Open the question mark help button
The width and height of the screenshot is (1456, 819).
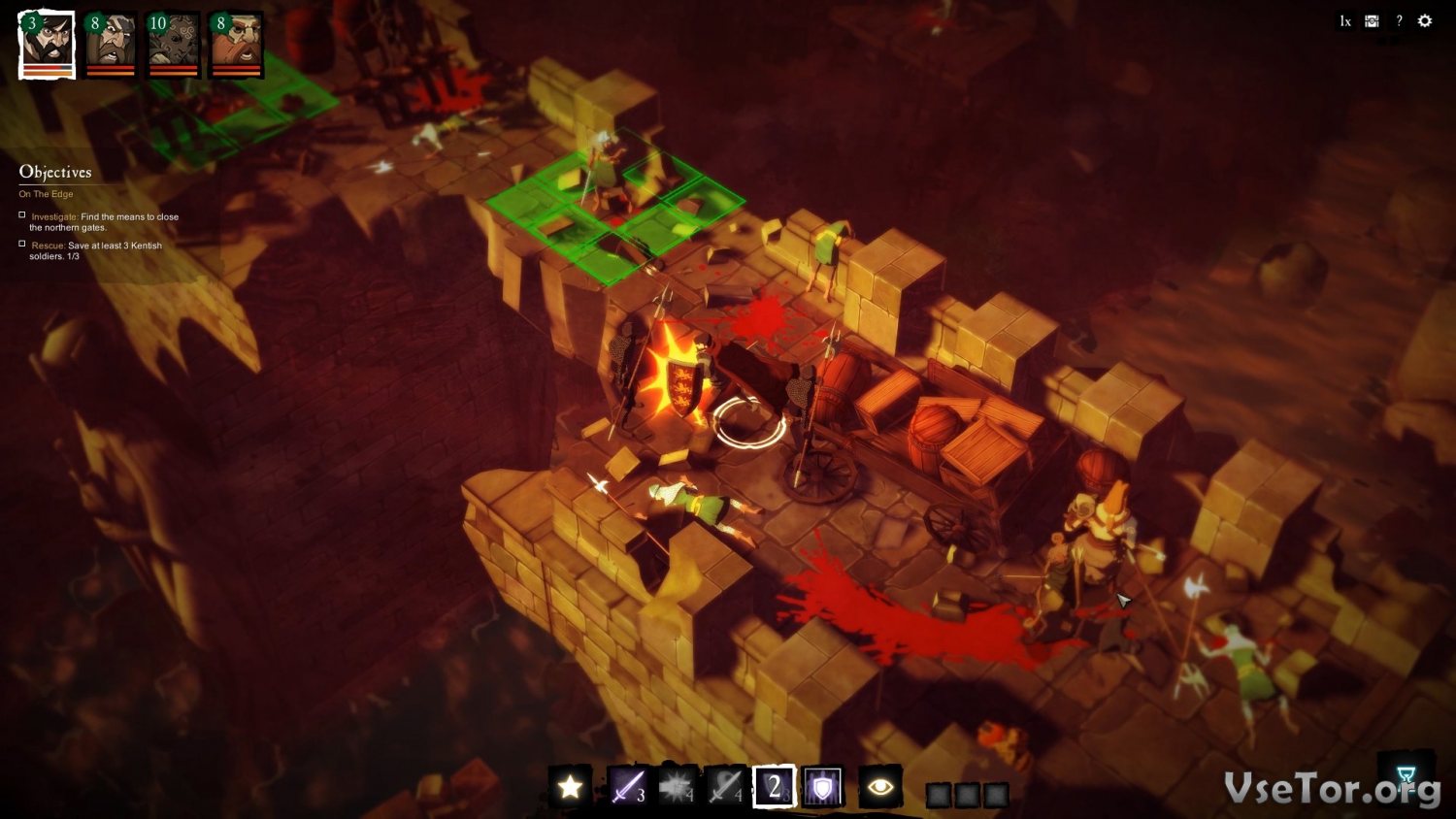pos(1399,21)
